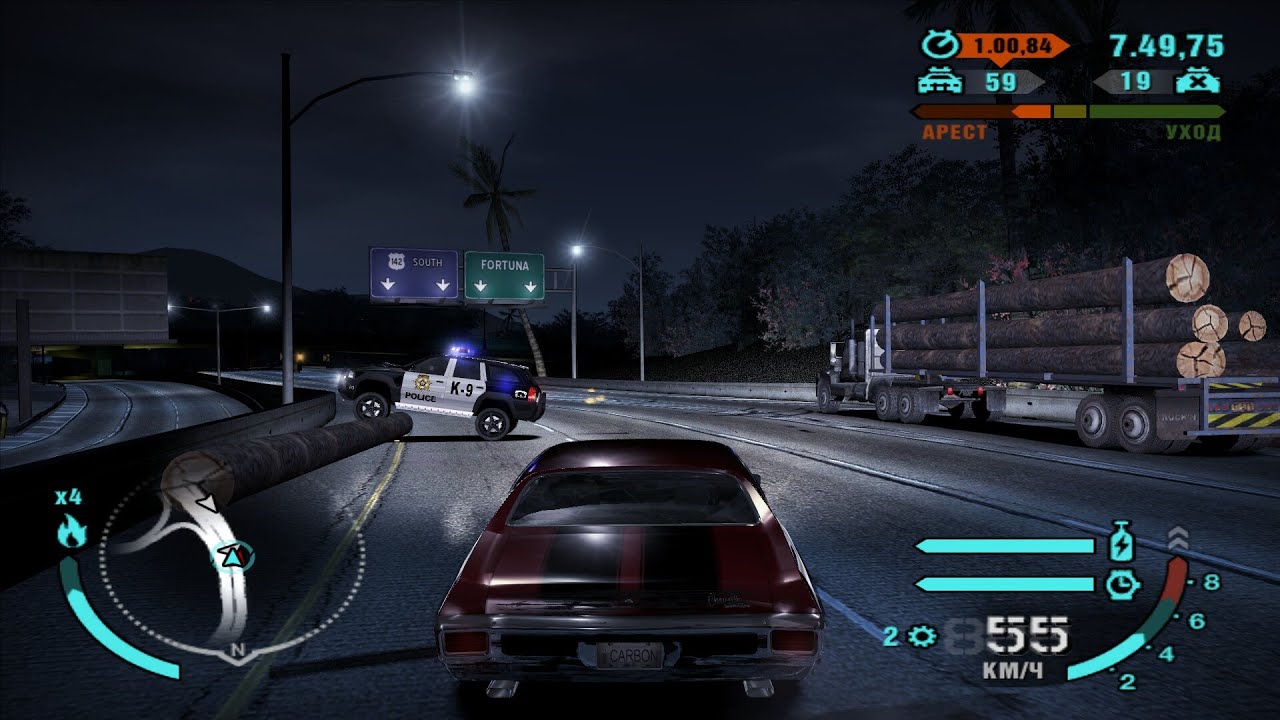Click the player arrow marker on minimap
1280x720 pixels.
pos(234,555)
